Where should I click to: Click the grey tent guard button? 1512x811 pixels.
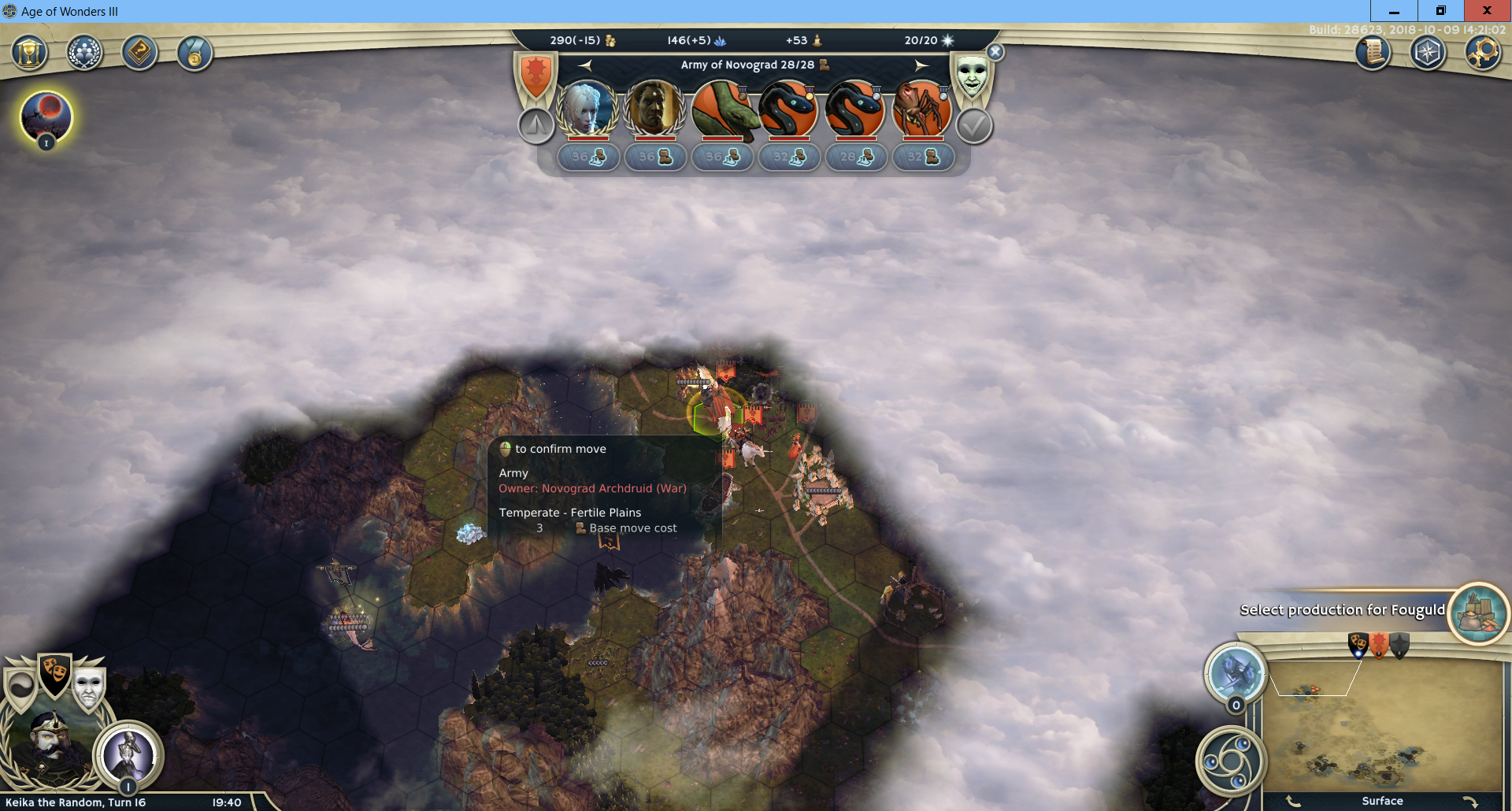coord(536,125)
